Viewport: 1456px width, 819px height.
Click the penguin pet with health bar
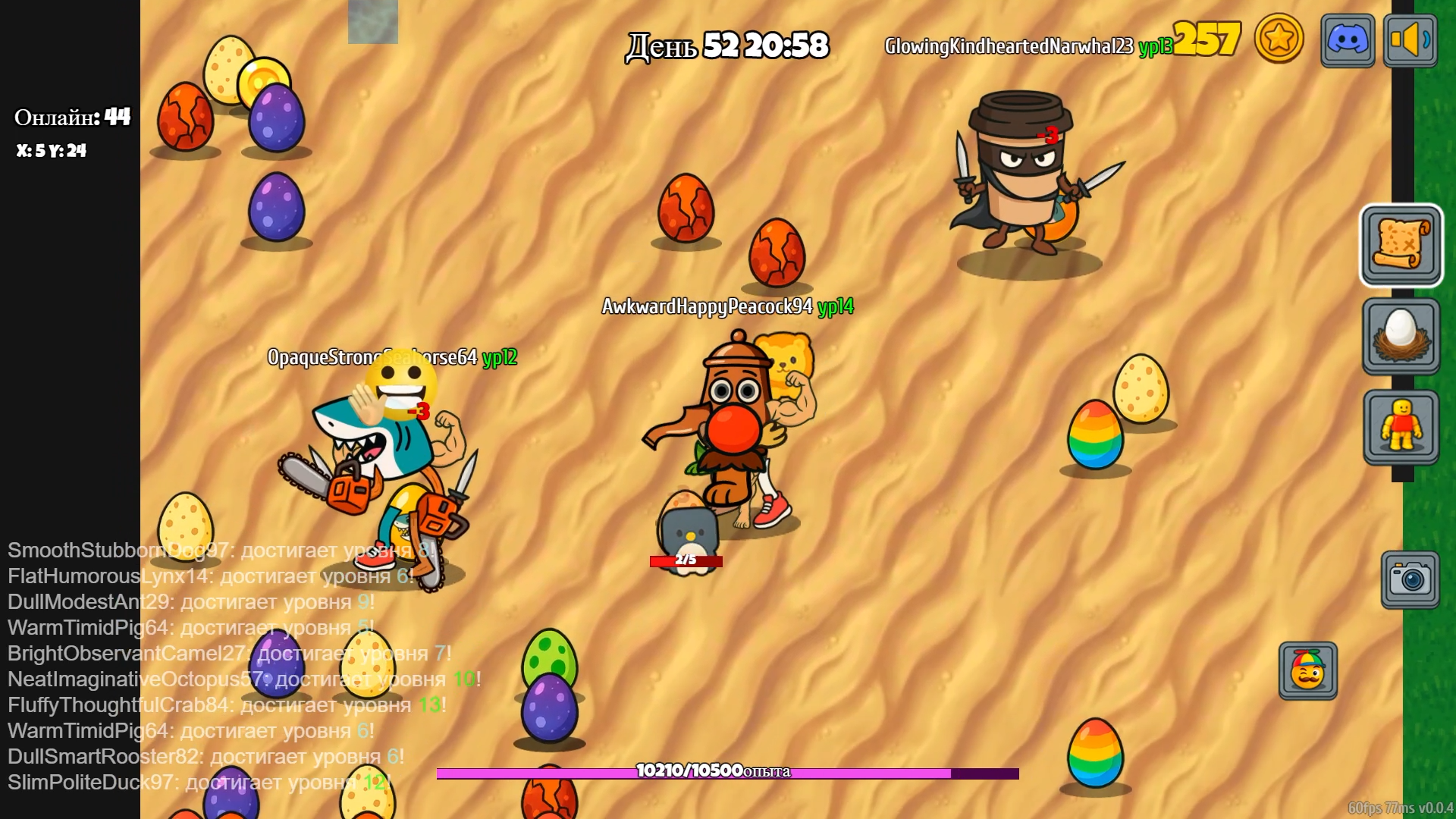point(686,531)
